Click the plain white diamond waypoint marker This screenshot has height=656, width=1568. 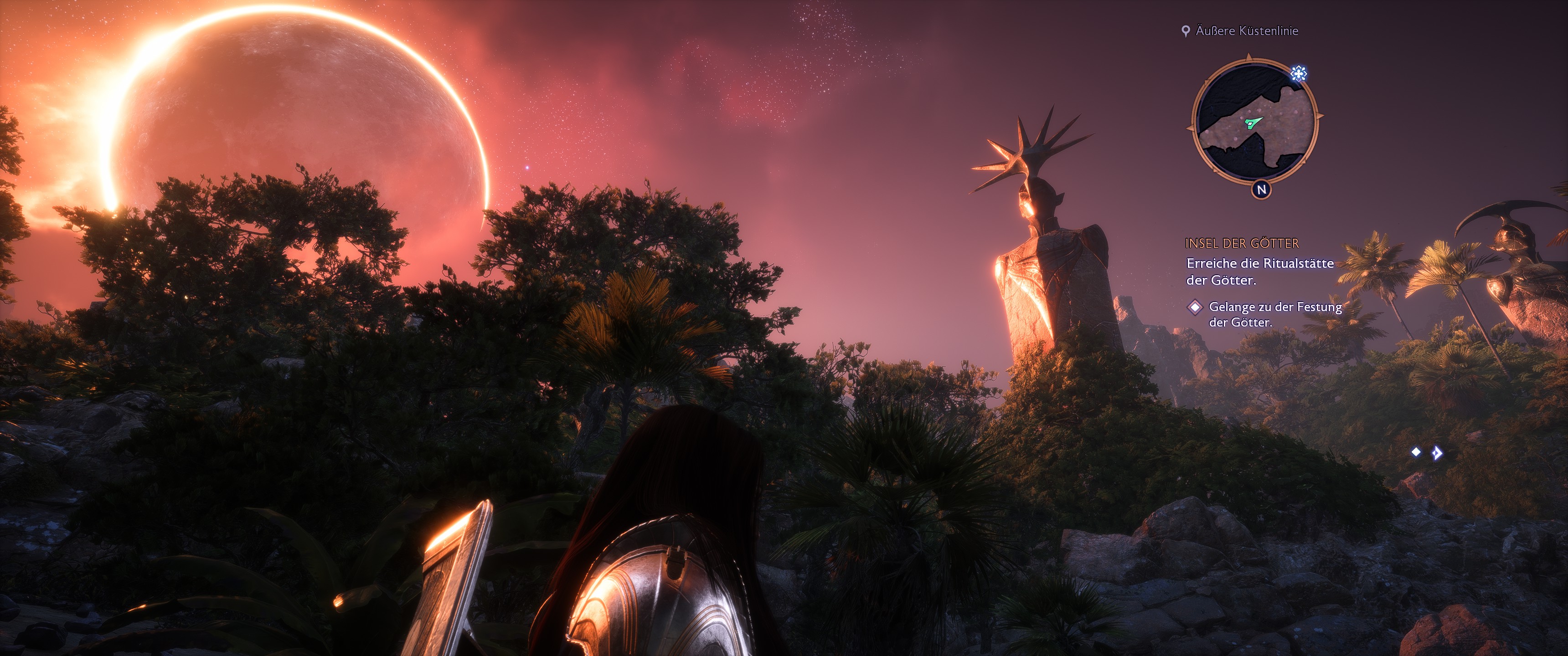pos(1416,451)
